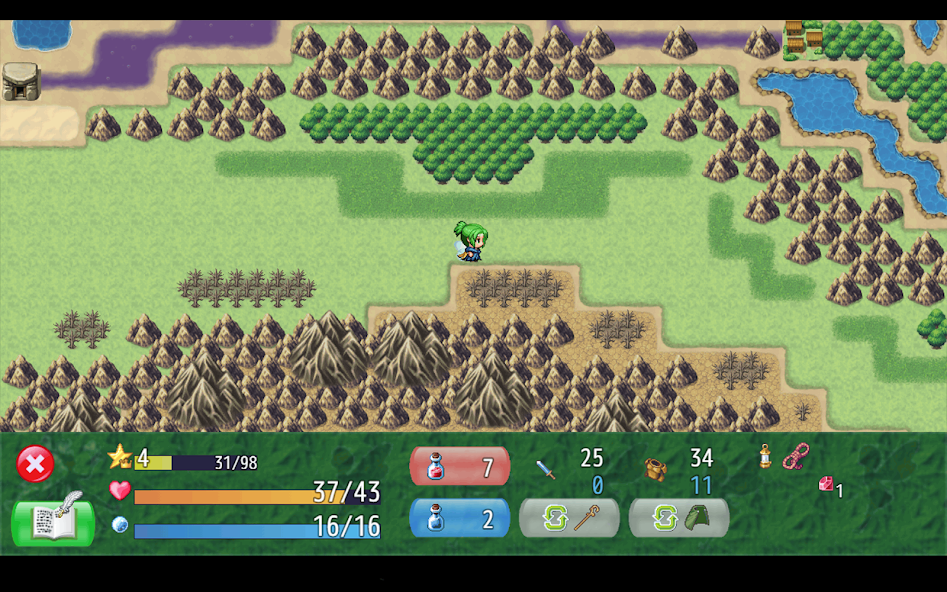Select the pink rope item icon
Screen dimensions: 947x592
tap(795, 456)
